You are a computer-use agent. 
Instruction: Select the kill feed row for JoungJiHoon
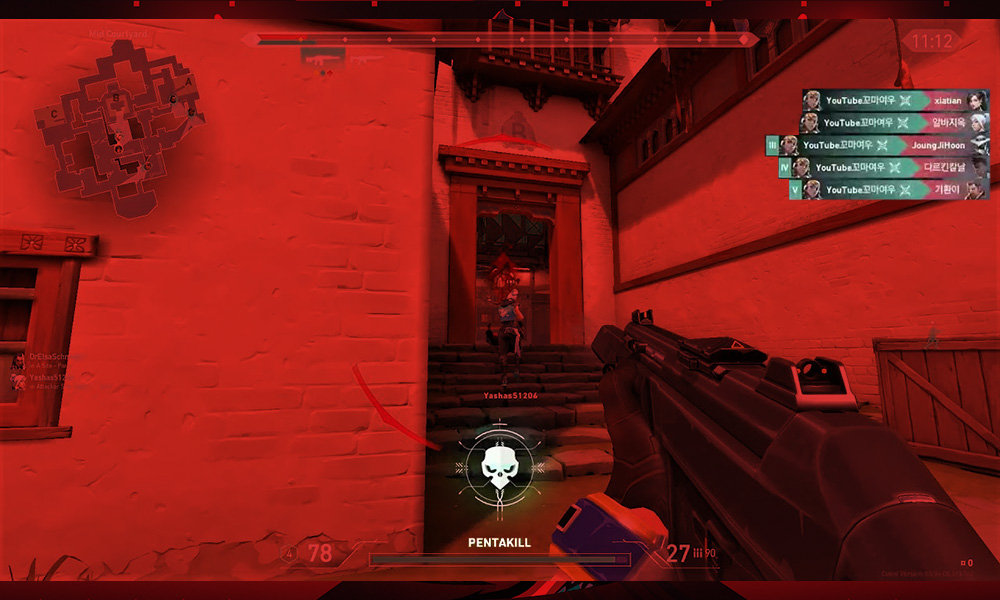[x=884, y=145]
